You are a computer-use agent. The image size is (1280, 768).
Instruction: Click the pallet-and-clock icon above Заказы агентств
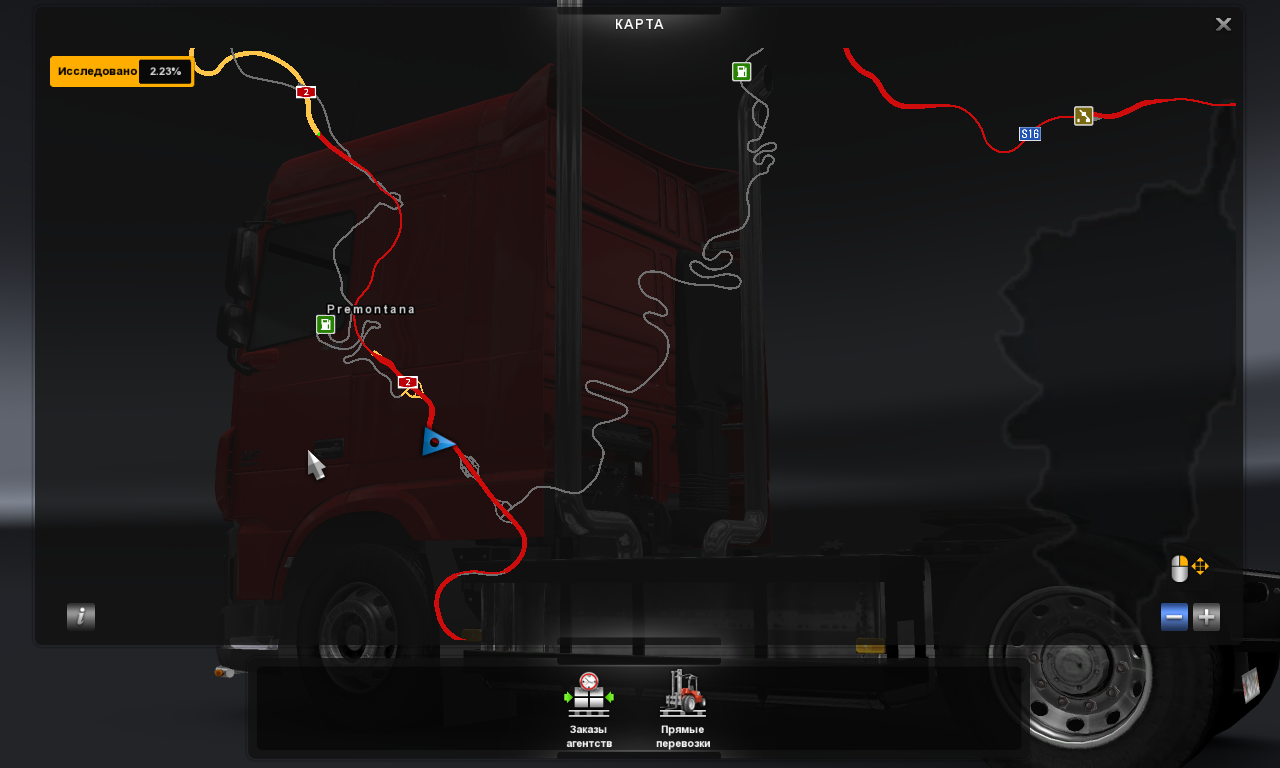589,692
